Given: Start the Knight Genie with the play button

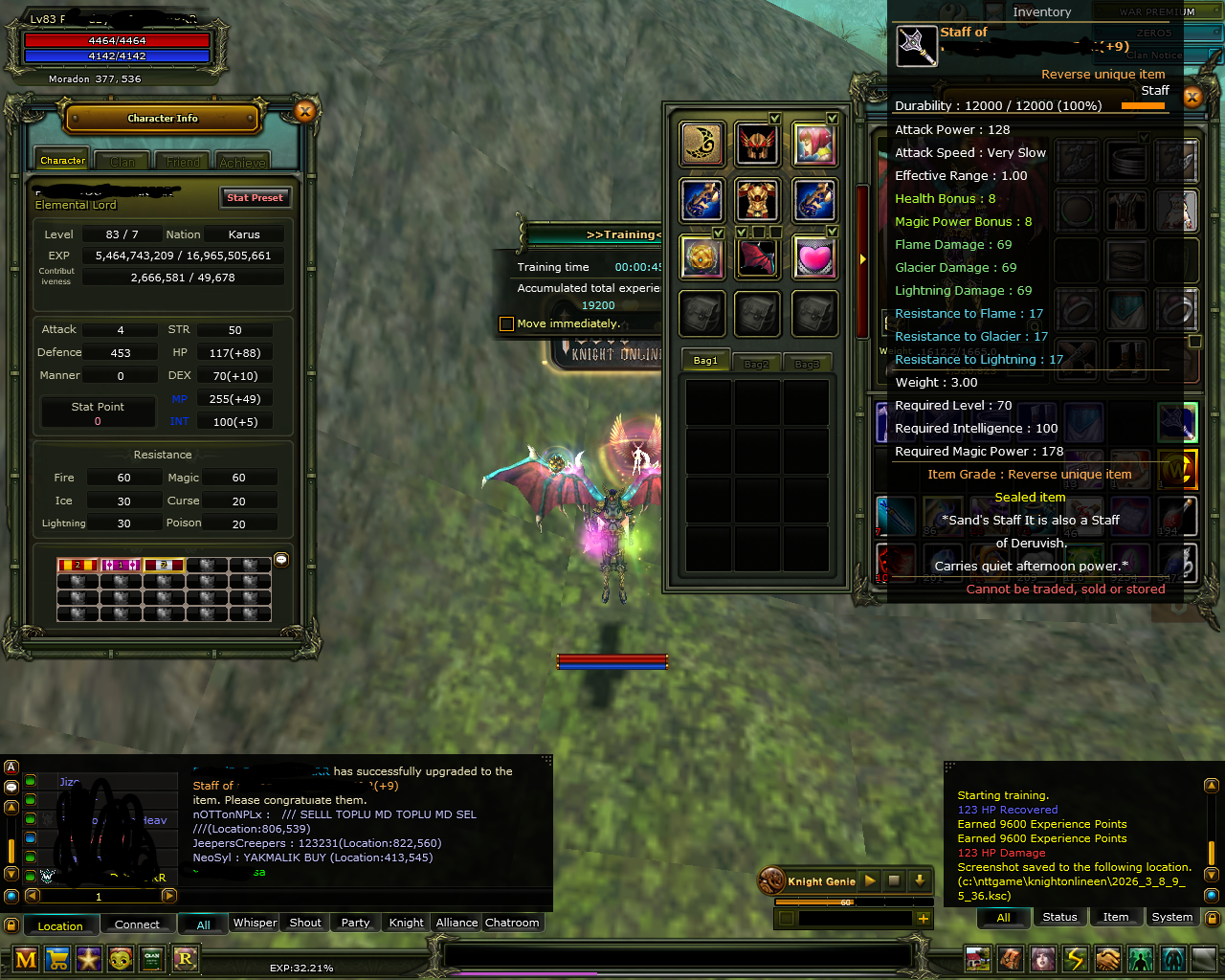Looking at the screenshot, I should [x=869, y=880].
